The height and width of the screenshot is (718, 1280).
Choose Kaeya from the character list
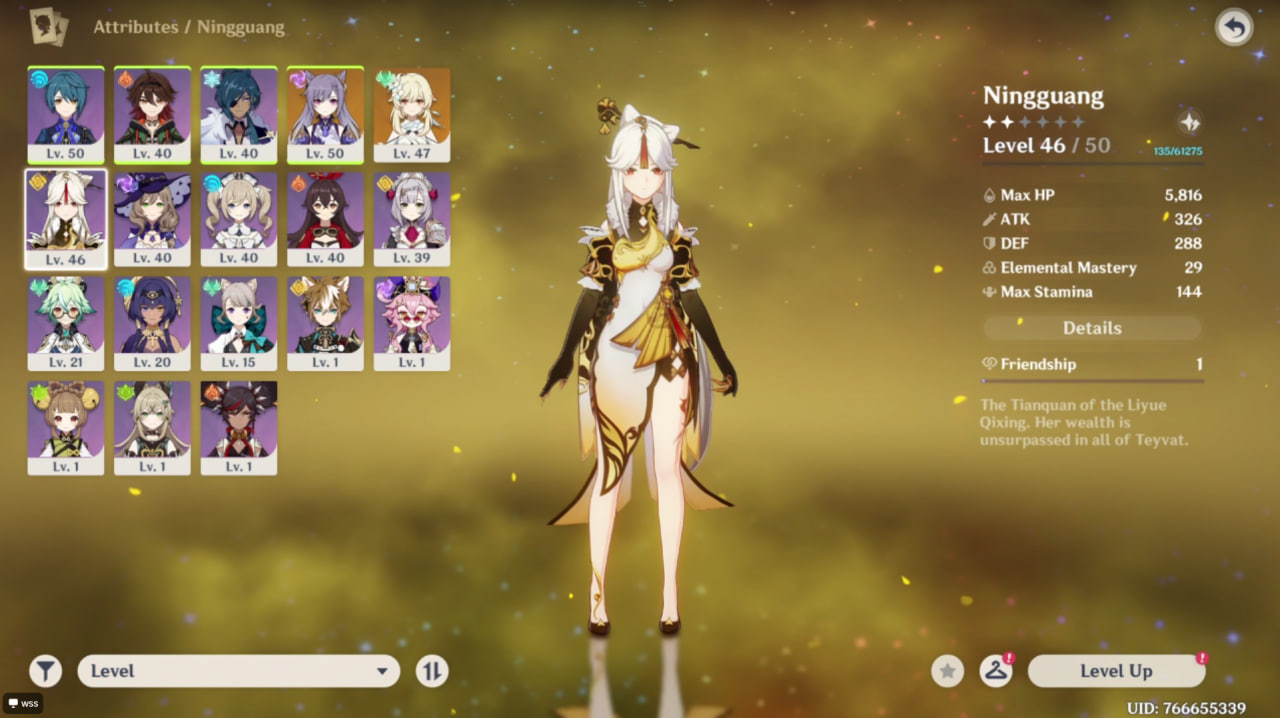(239, 115)
